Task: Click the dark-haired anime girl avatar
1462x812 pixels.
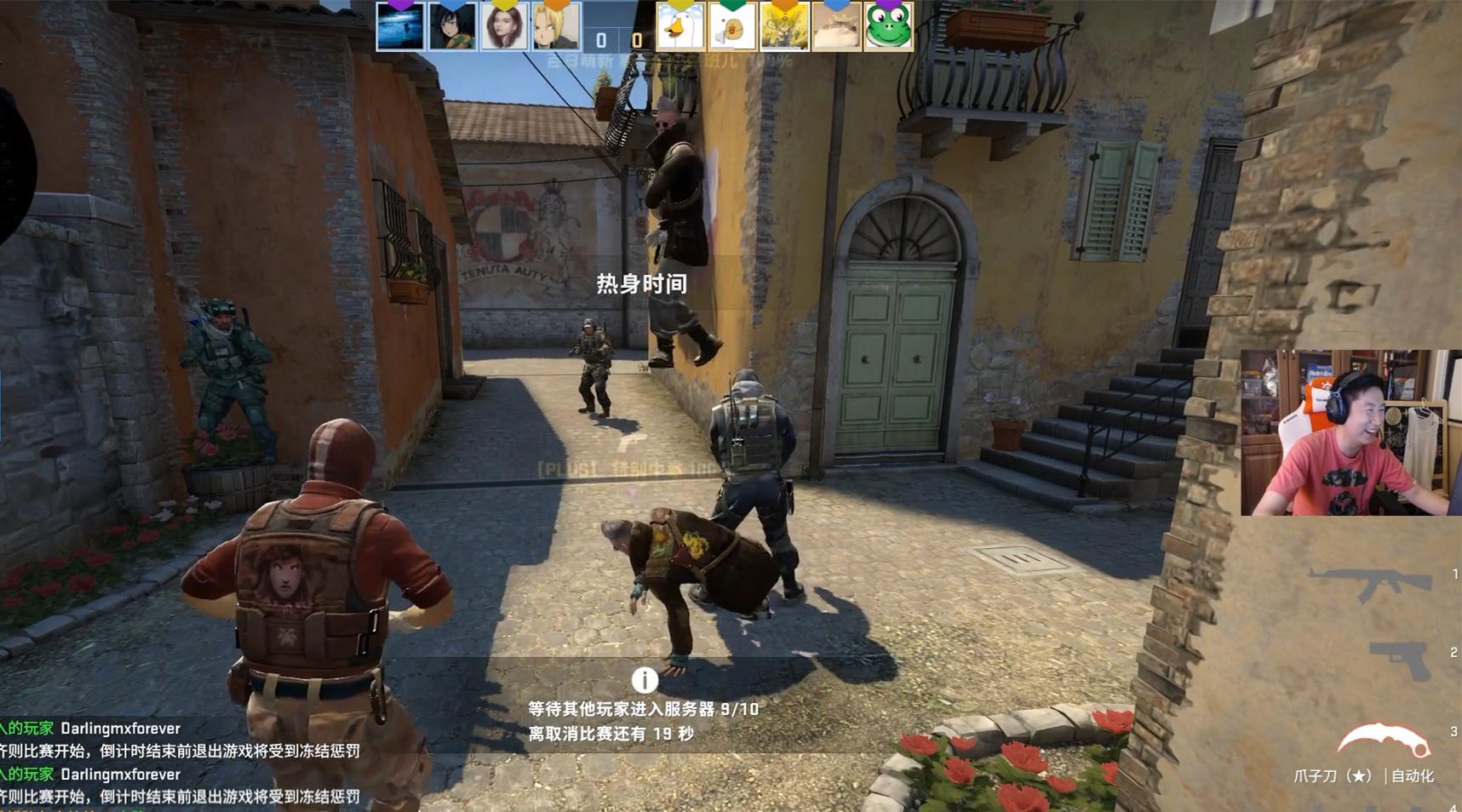Action: [x=450, y=27]
